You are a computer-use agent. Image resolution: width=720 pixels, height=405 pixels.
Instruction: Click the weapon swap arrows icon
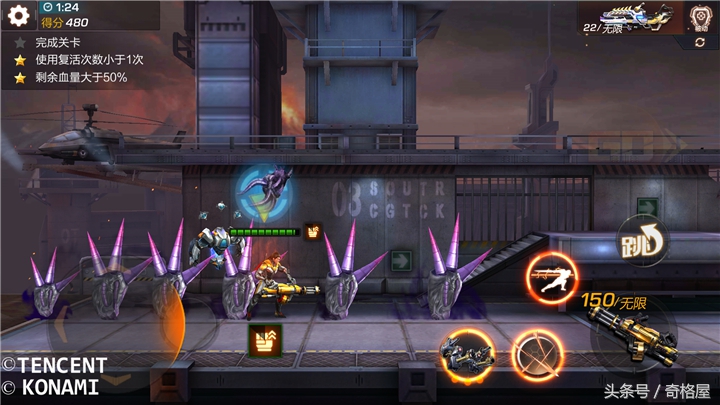[265, 338]
